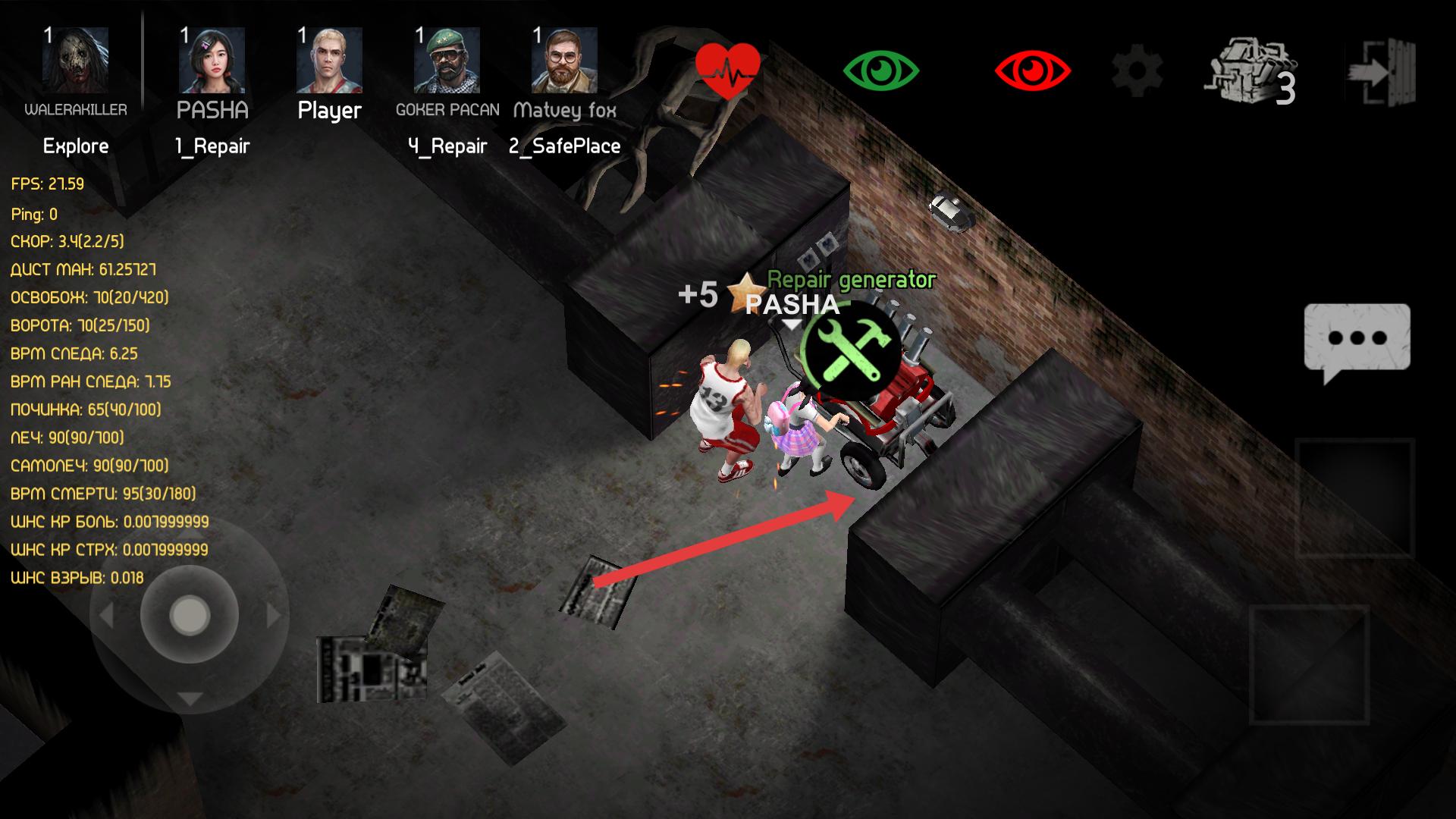Image resolution: width=1456 pixels, height=819 pixels.
Task: Select Matvey fox's portrait
Action: click(x=564, y=61)
